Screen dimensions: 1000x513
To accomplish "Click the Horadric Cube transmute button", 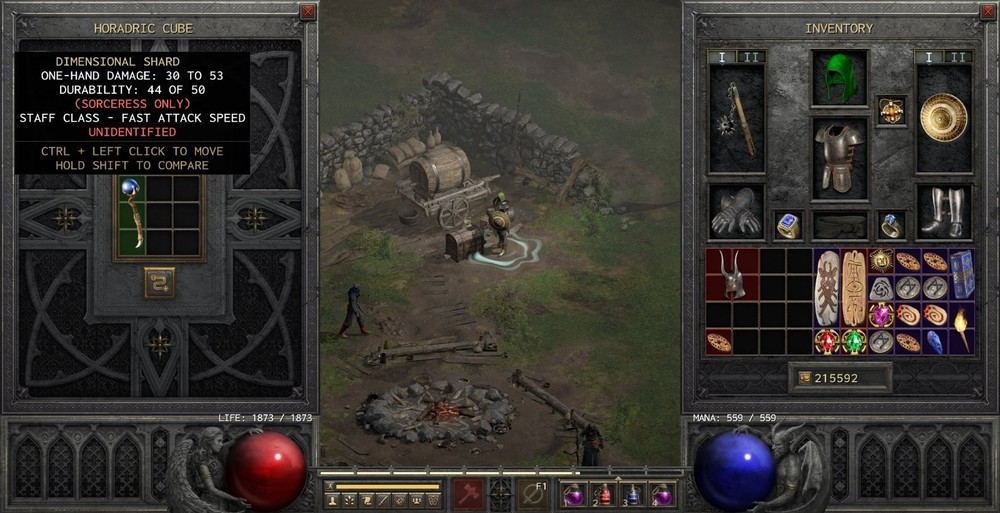I will [159, 282].
